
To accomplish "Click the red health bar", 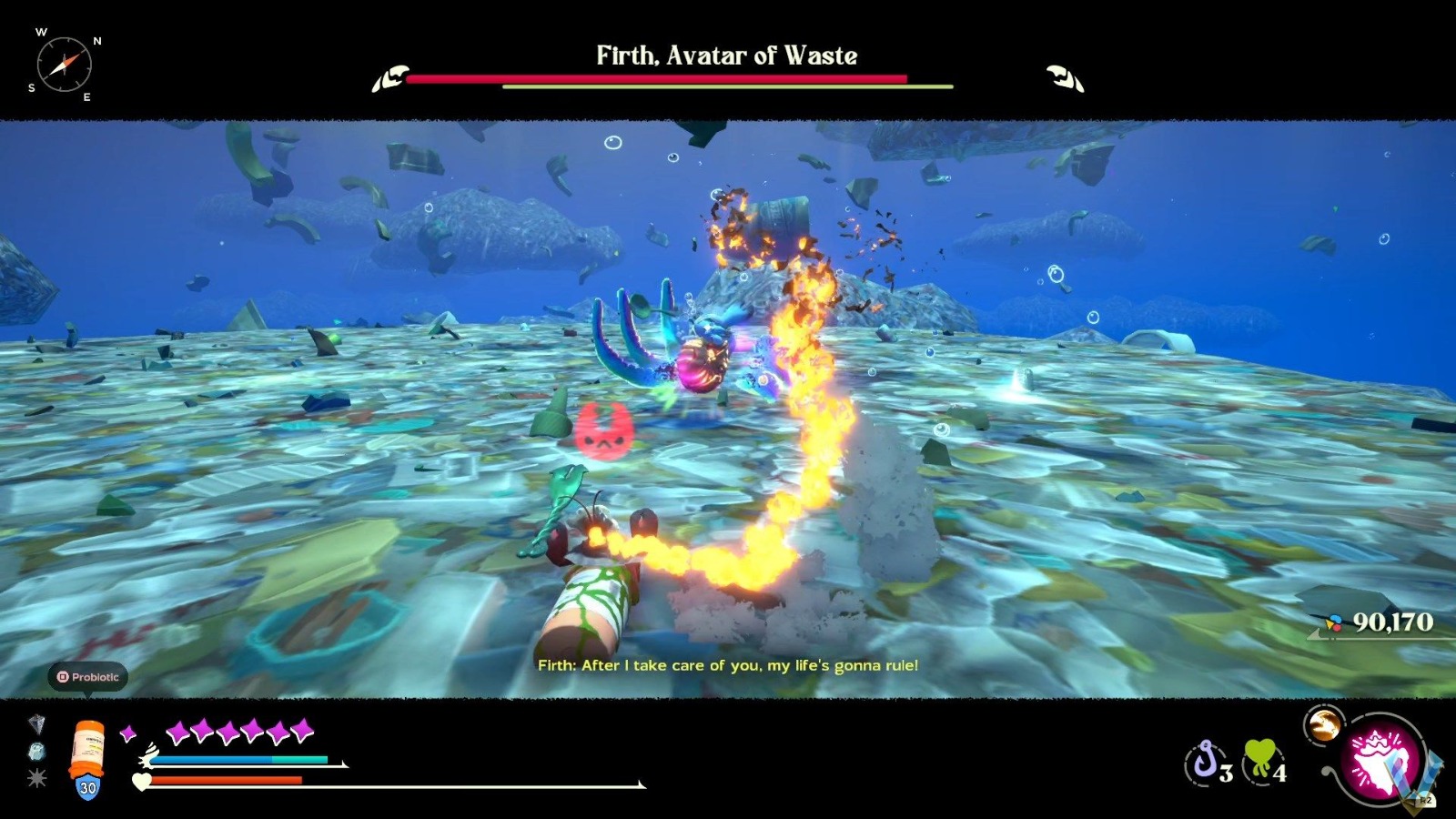I will (227, 781).
